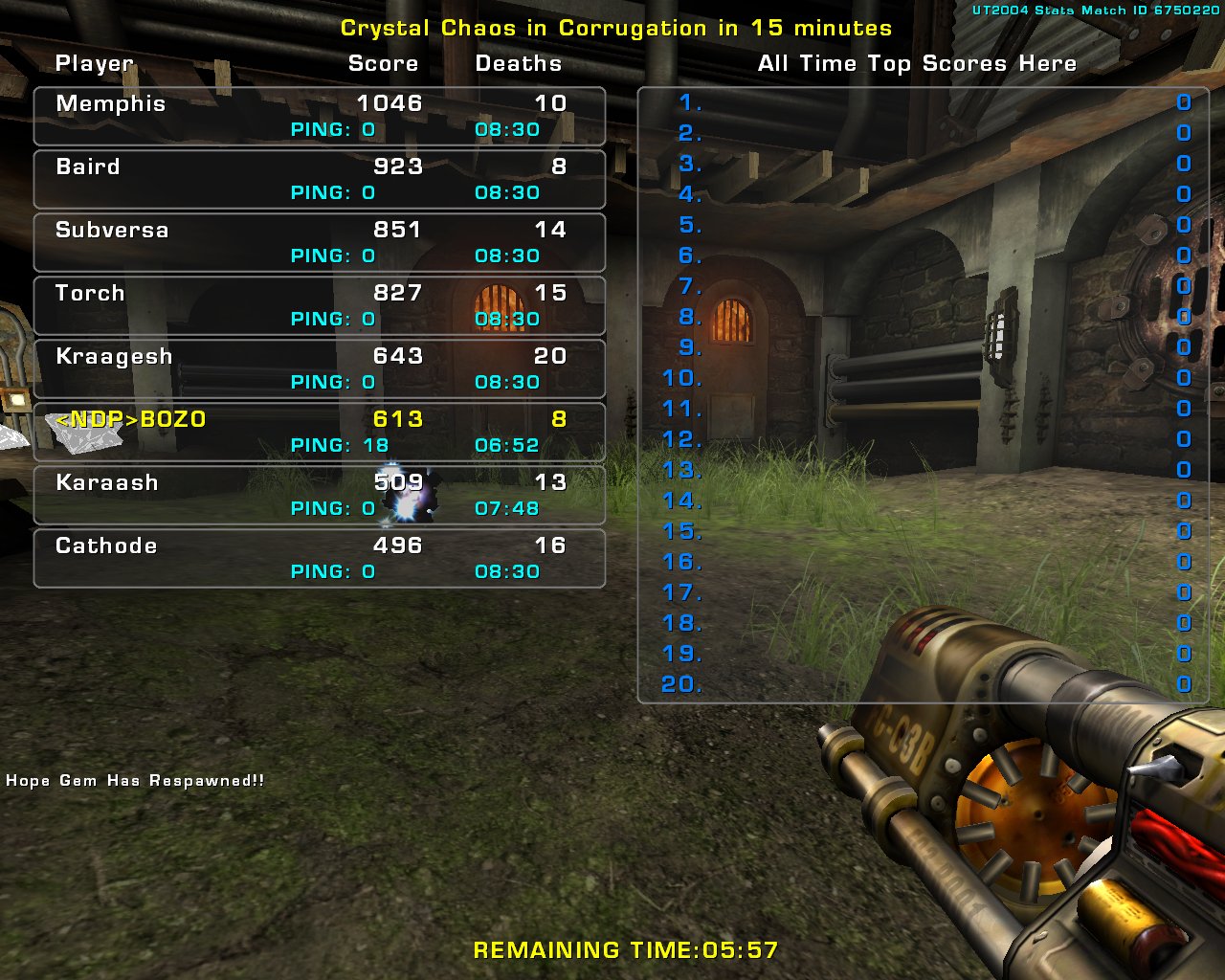The width and height of the screenshot is (1225, 980).
Task: Click <NDP>BOZO's PING: 18 value
Action: pyautogui.click(x=340, y=444)
